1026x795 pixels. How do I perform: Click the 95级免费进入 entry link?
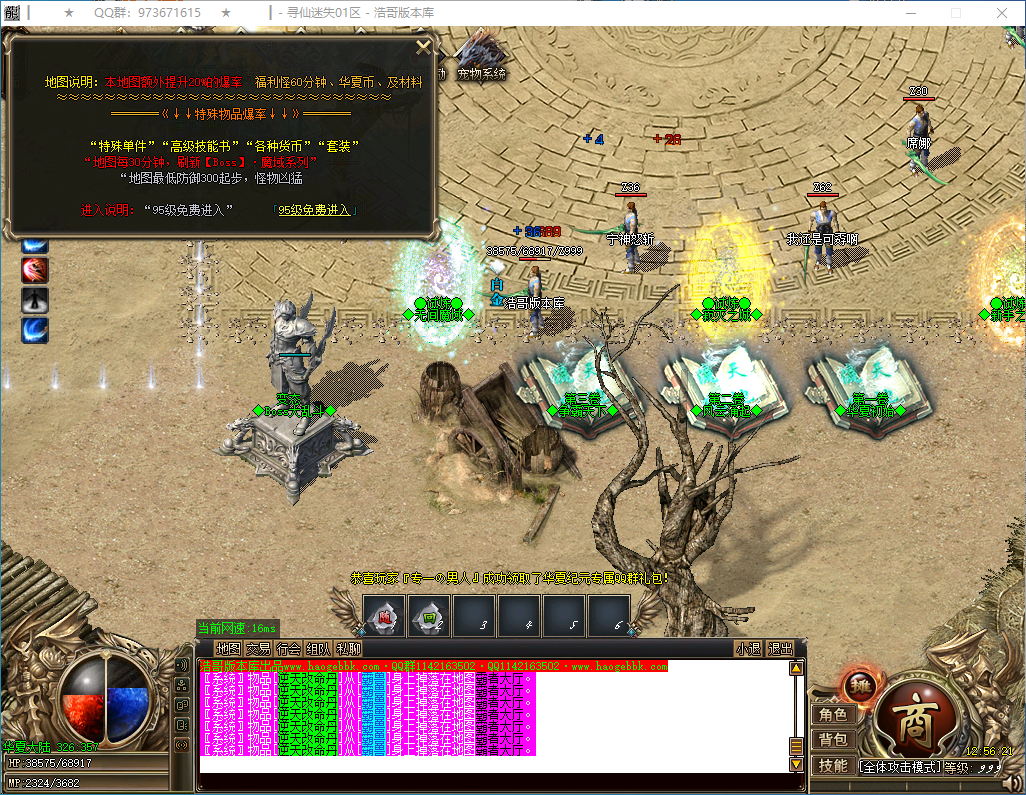point(315,210)
